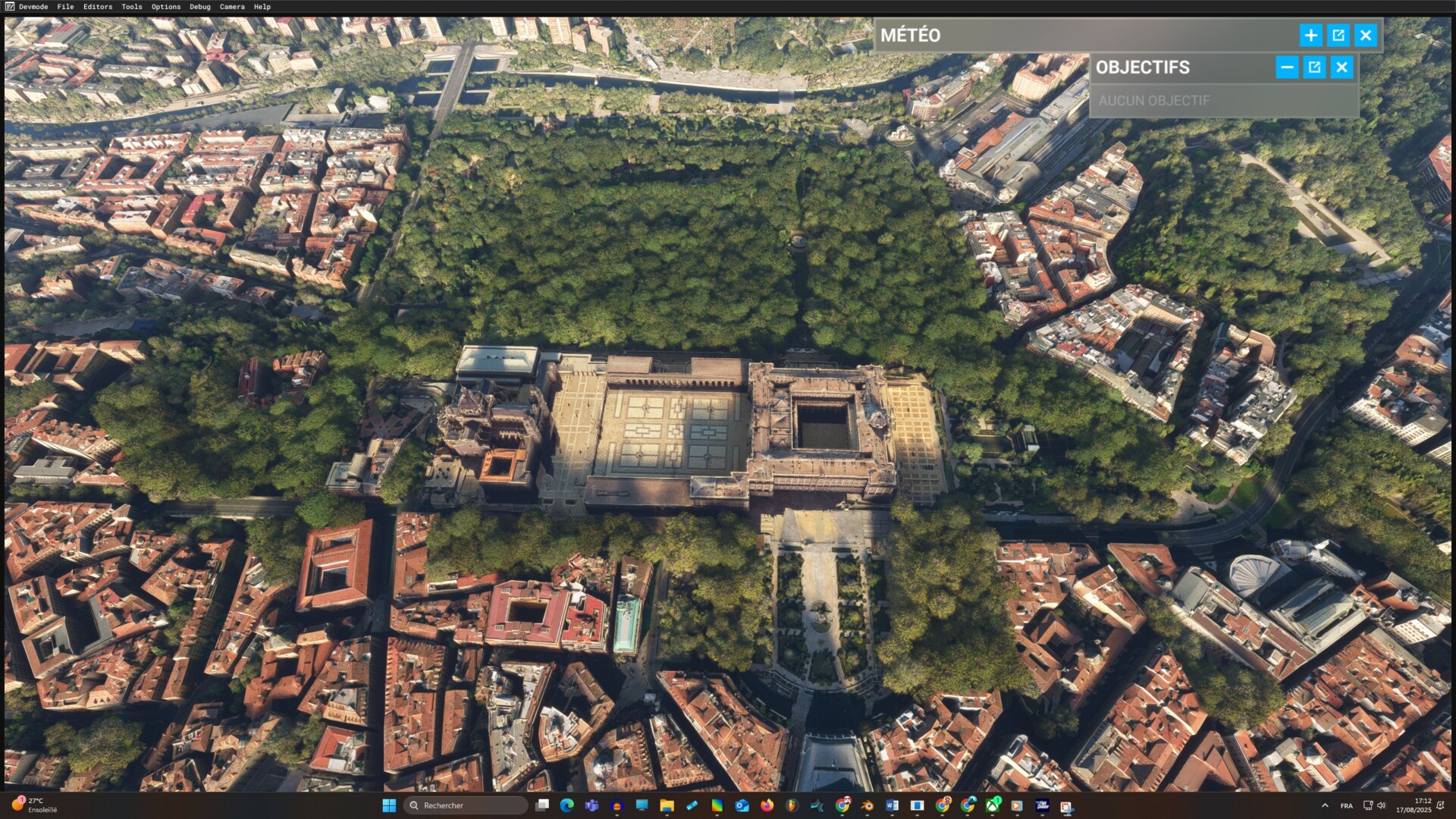Open the Debug menu

200,7
